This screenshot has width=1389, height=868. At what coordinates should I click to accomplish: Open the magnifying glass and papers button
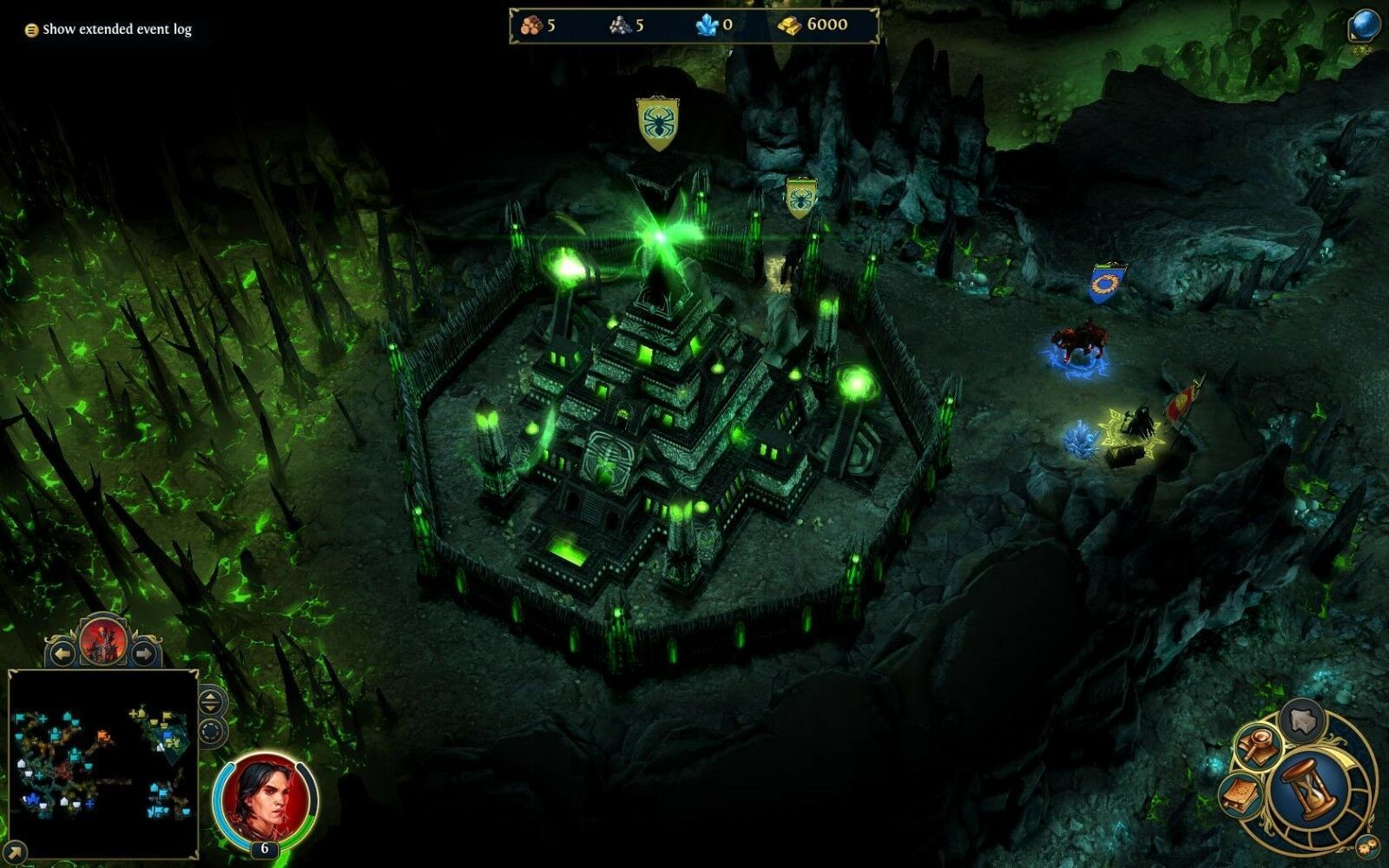click(1258, 746)
